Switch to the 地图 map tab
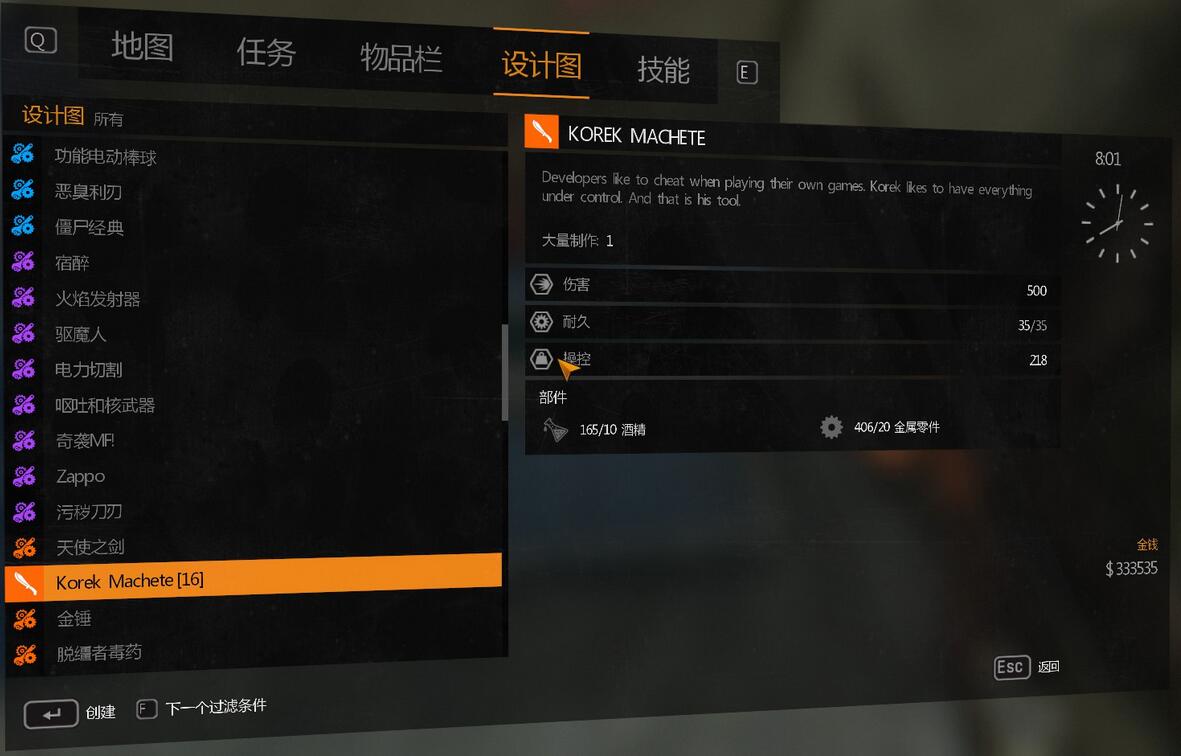Viewport: 1181px width, 756px height. (x=142, y=47)
